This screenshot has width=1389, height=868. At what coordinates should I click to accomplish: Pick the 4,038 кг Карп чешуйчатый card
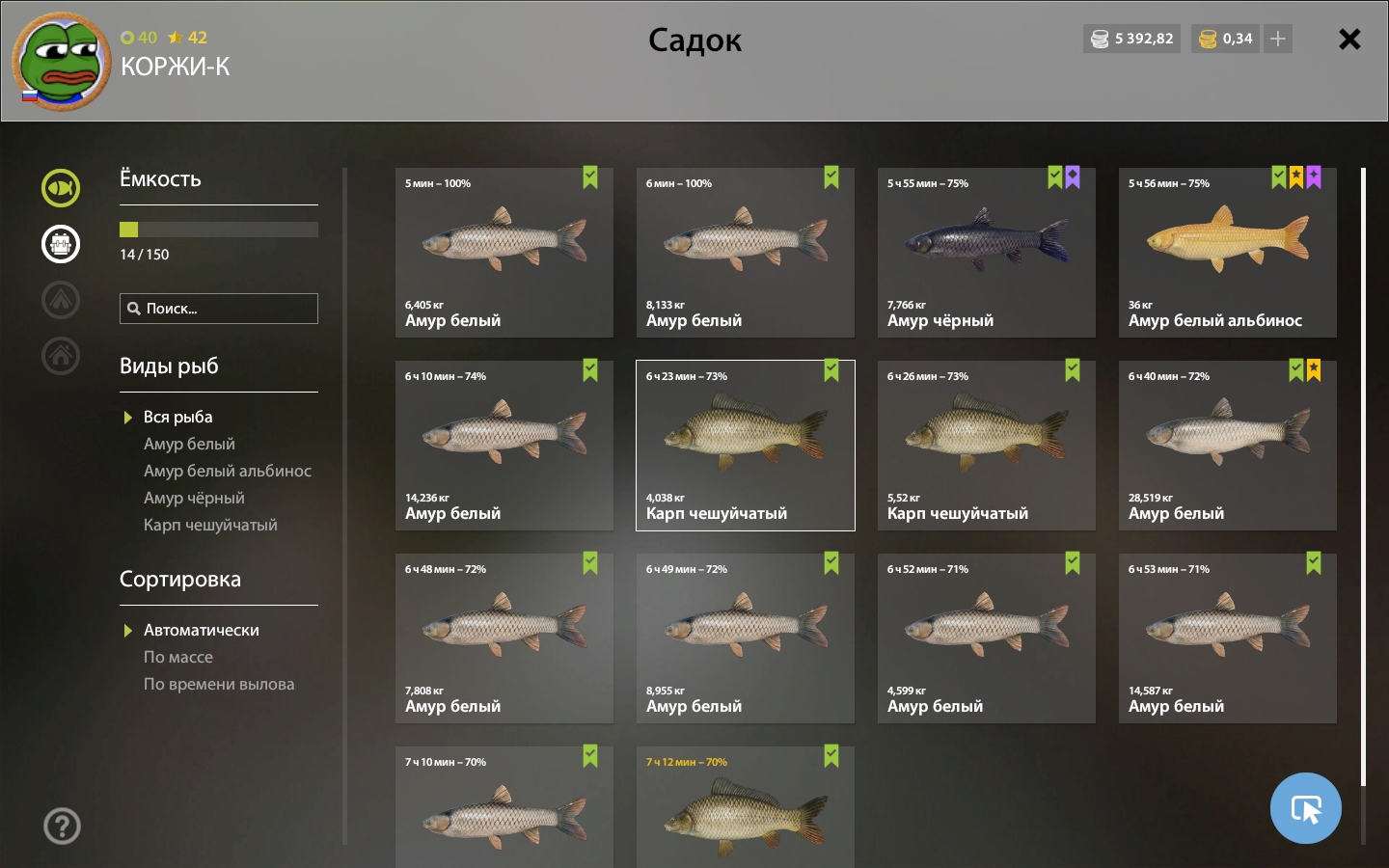745,446
